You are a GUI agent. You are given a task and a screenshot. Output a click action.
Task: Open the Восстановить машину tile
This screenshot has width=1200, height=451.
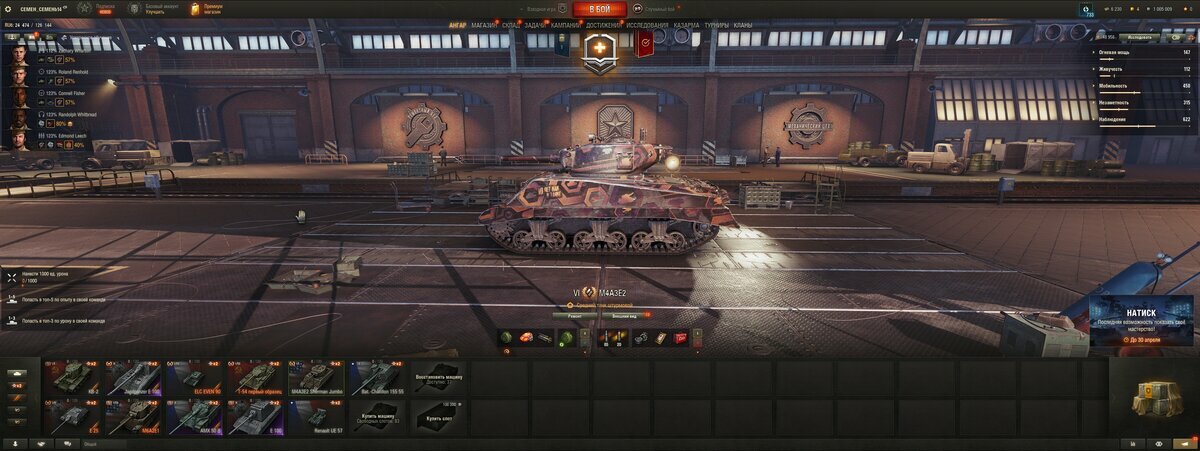[438, 377]
